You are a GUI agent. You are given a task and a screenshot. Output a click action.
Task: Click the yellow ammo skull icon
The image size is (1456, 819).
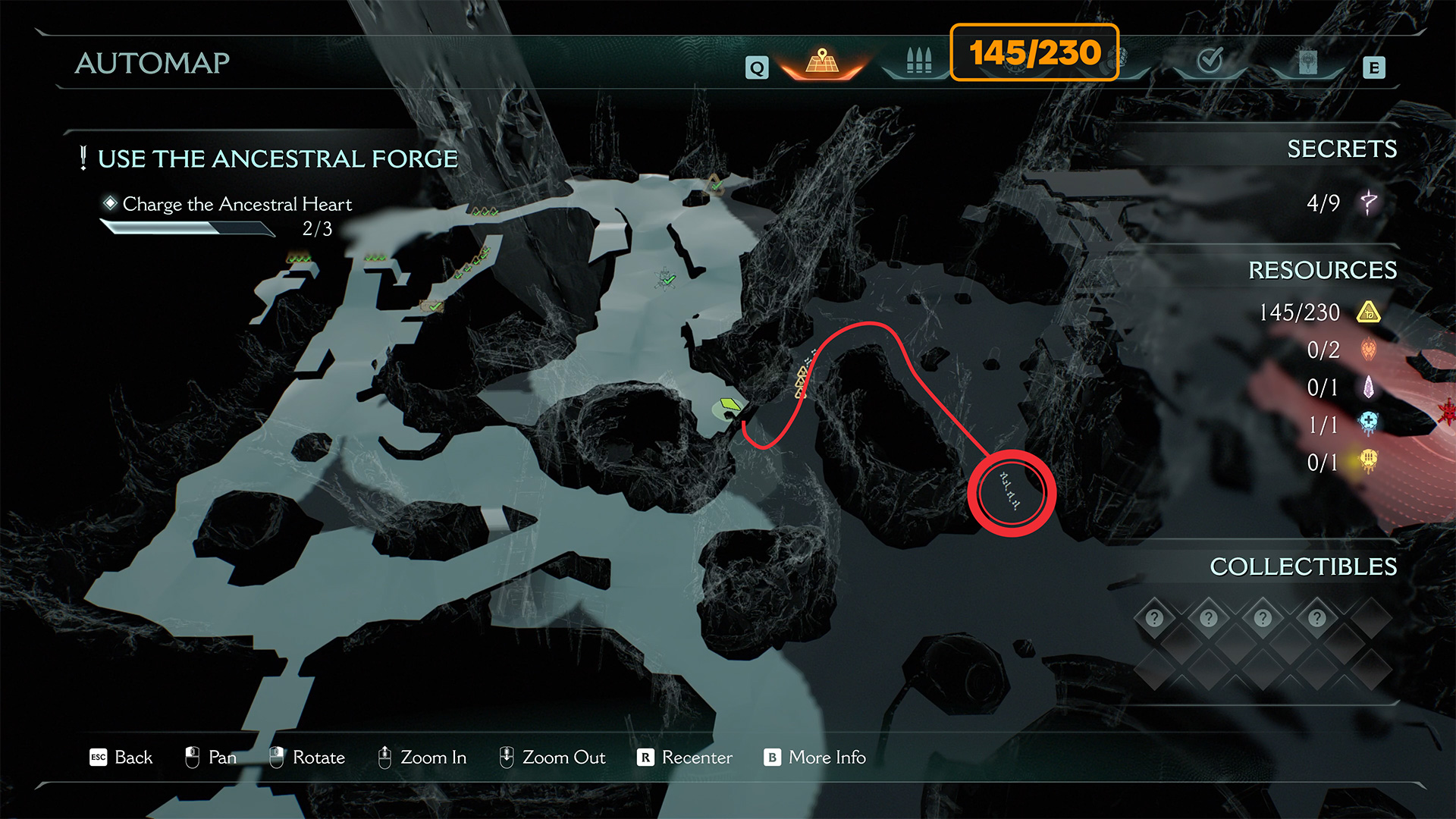click(x=1369, y=461)
